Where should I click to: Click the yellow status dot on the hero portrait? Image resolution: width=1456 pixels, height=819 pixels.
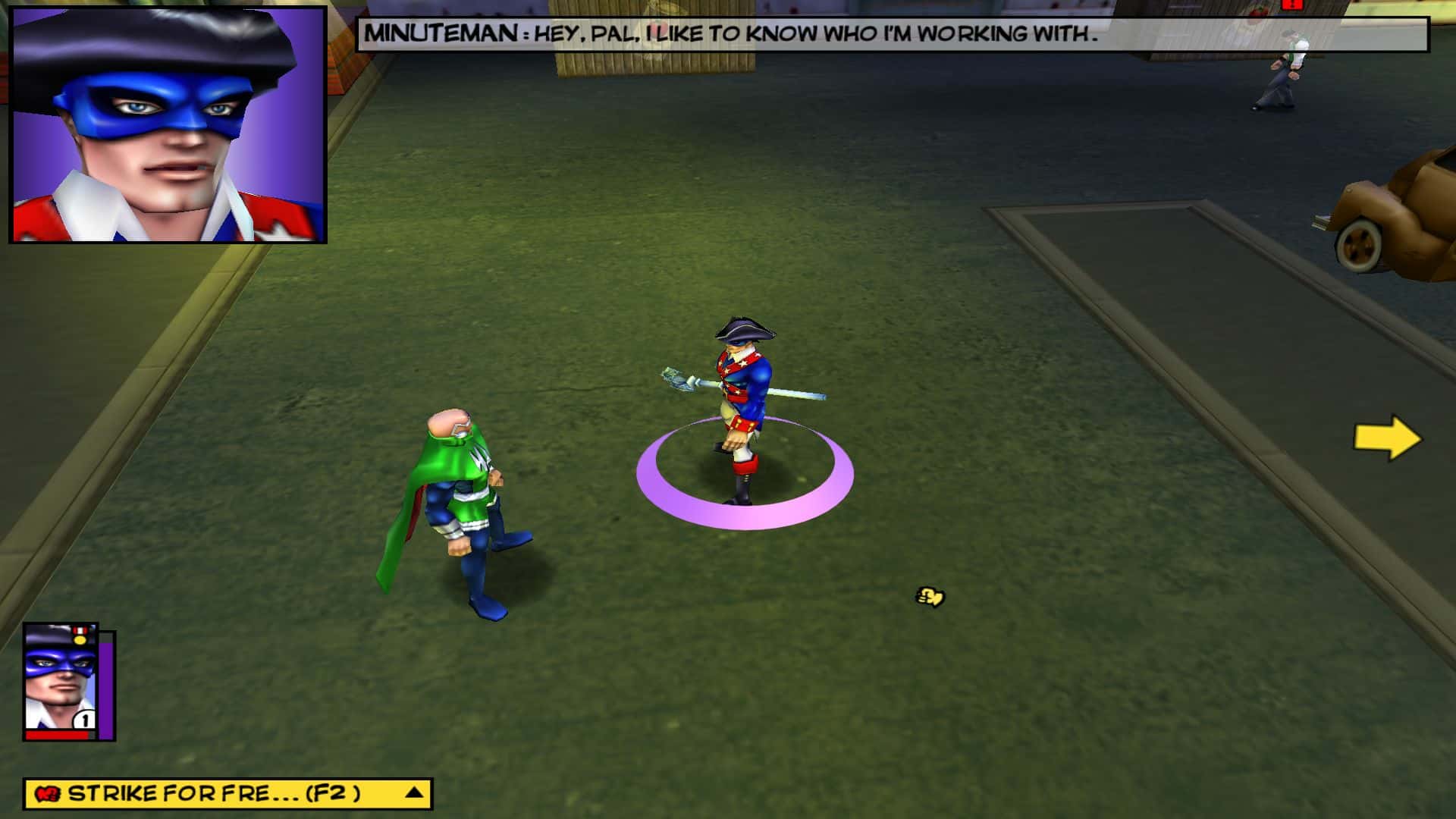pos(79,640)
